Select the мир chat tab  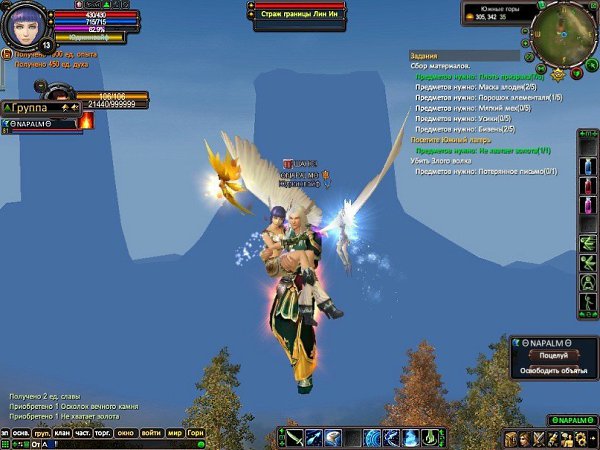point(174,433)
